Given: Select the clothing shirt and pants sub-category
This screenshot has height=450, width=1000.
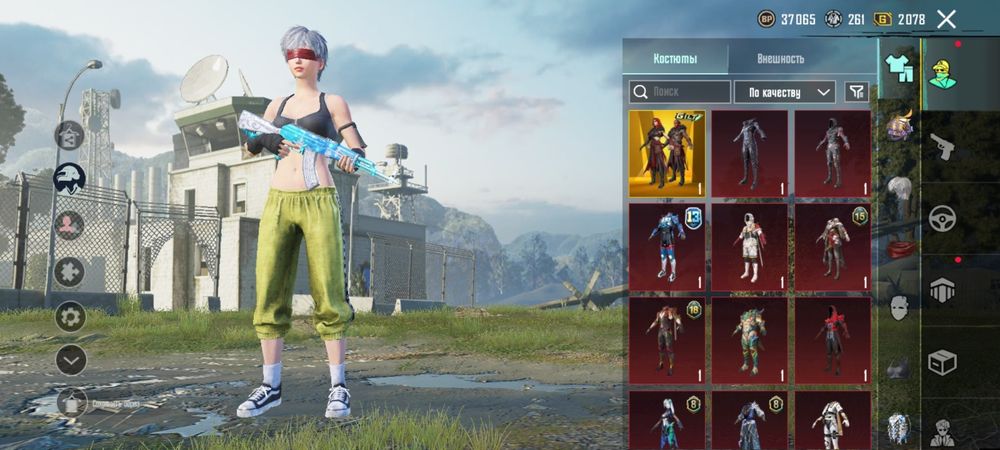Looking at the screenshot, I should pos(896,68).
